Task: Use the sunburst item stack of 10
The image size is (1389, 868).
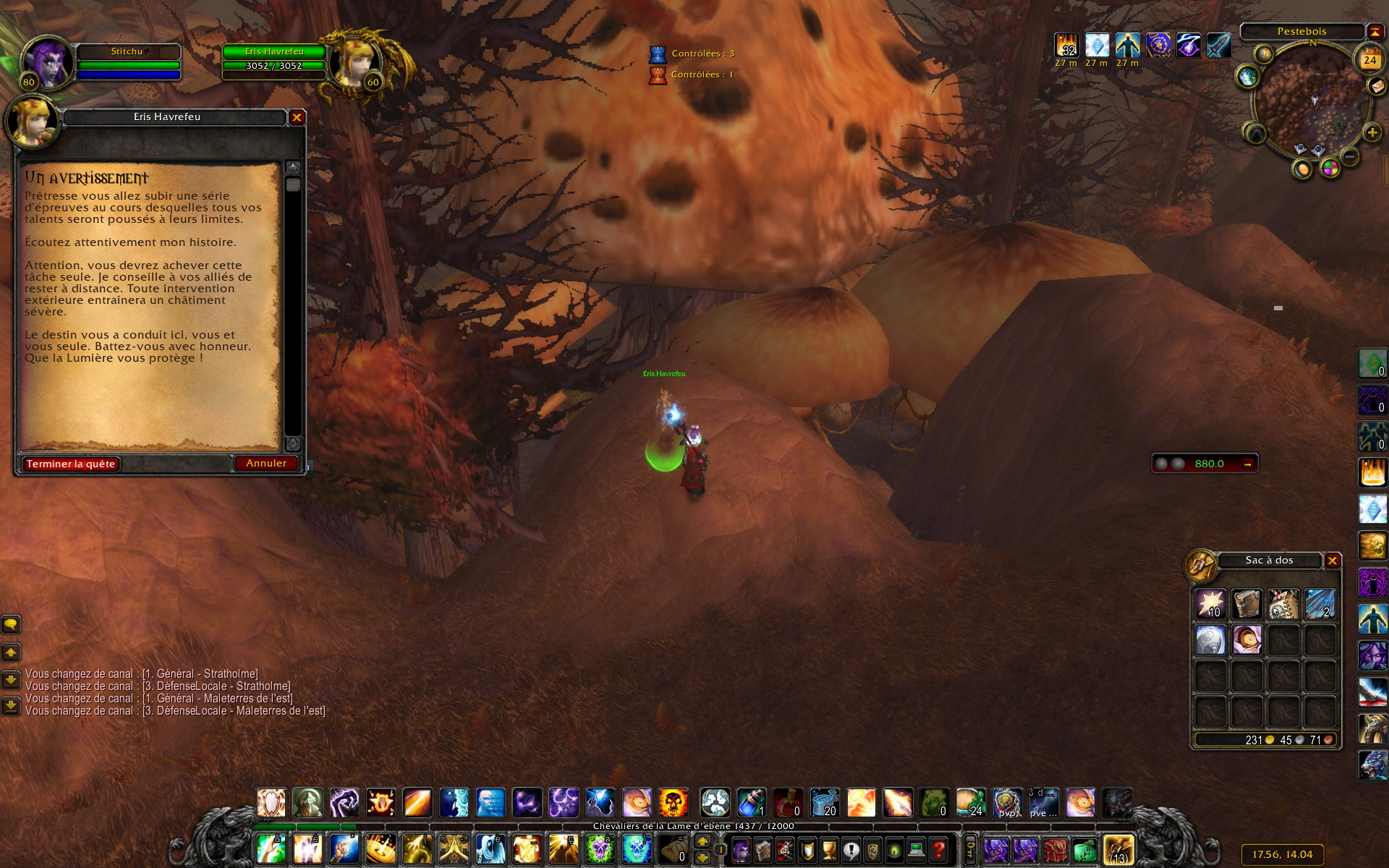Action: 1210,604
